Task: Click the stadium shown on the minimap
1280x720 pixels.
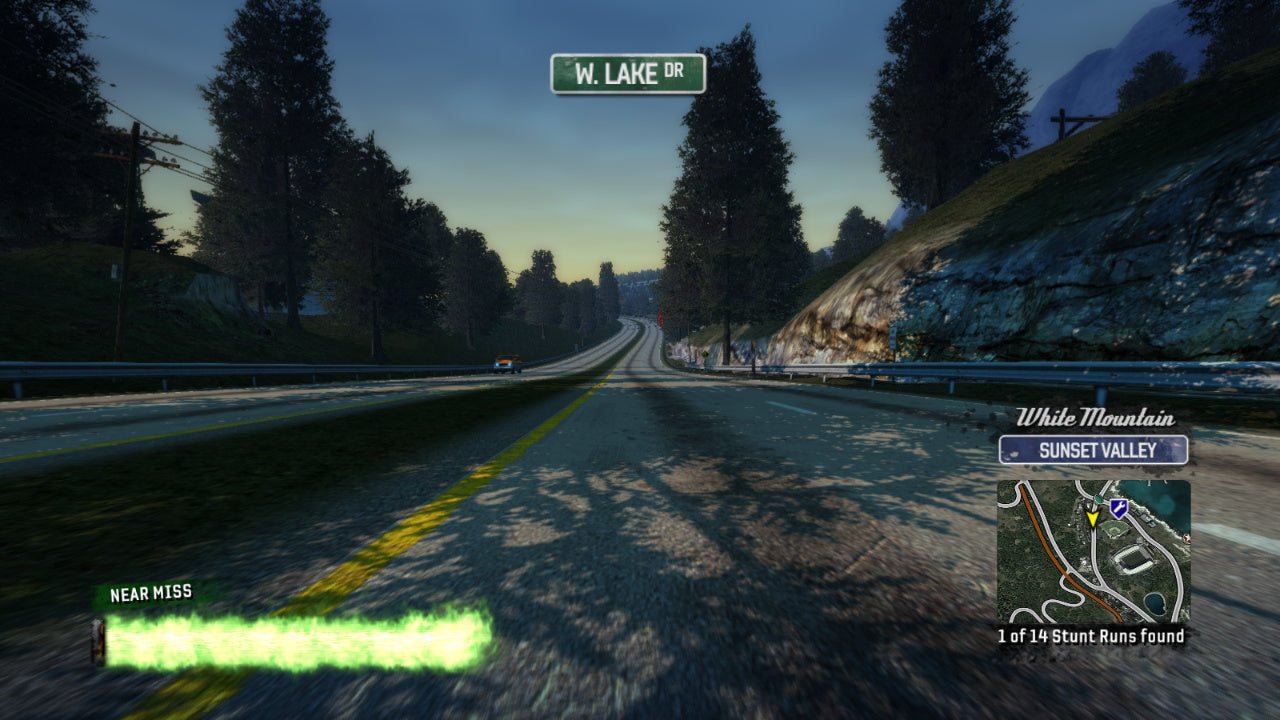Action: (x=1132, y=558)
